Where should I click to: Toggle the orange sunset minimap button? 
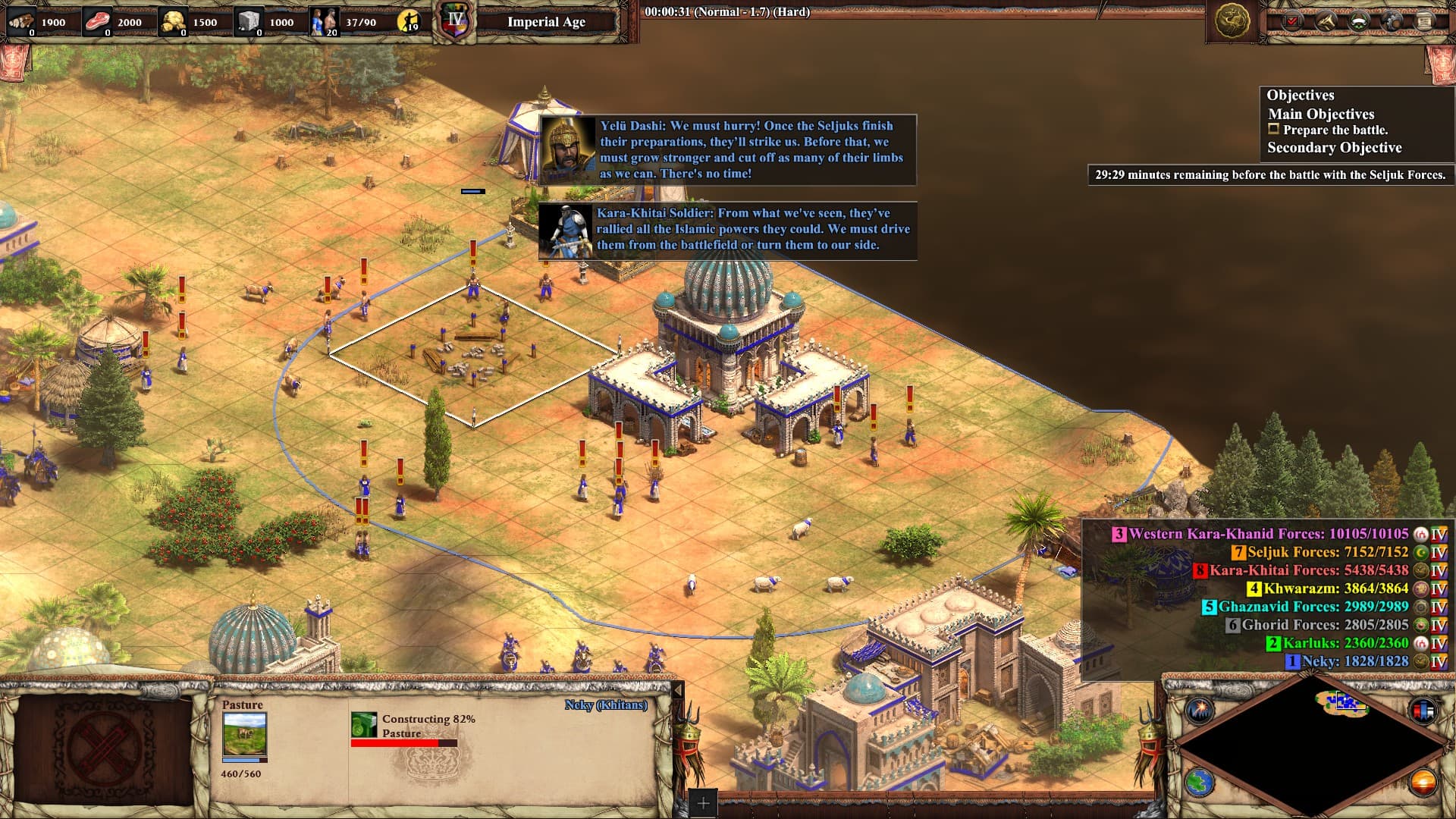pos(1423,782)
